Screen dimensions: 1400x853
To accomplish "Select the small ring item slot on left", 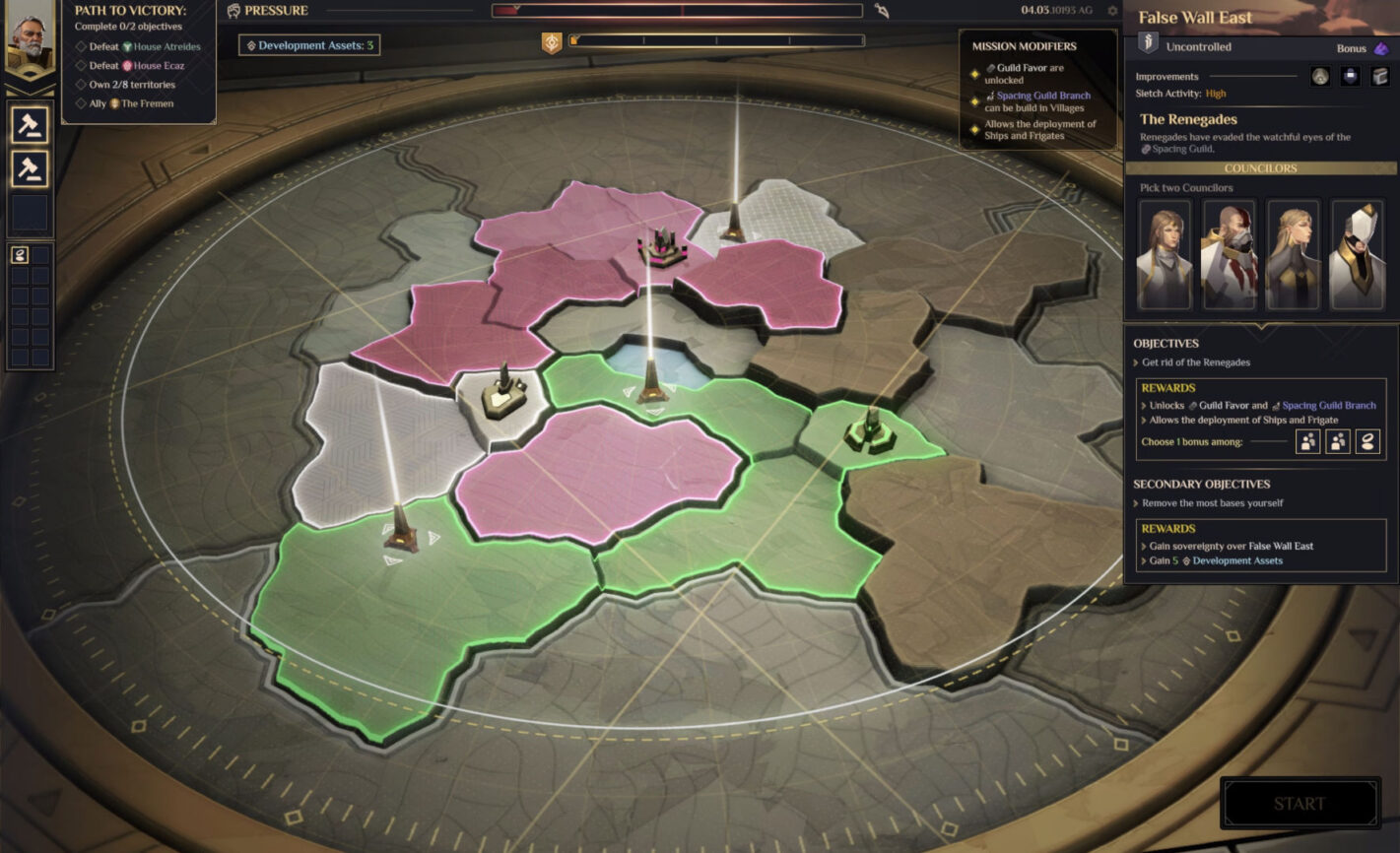I will (20, 255).
